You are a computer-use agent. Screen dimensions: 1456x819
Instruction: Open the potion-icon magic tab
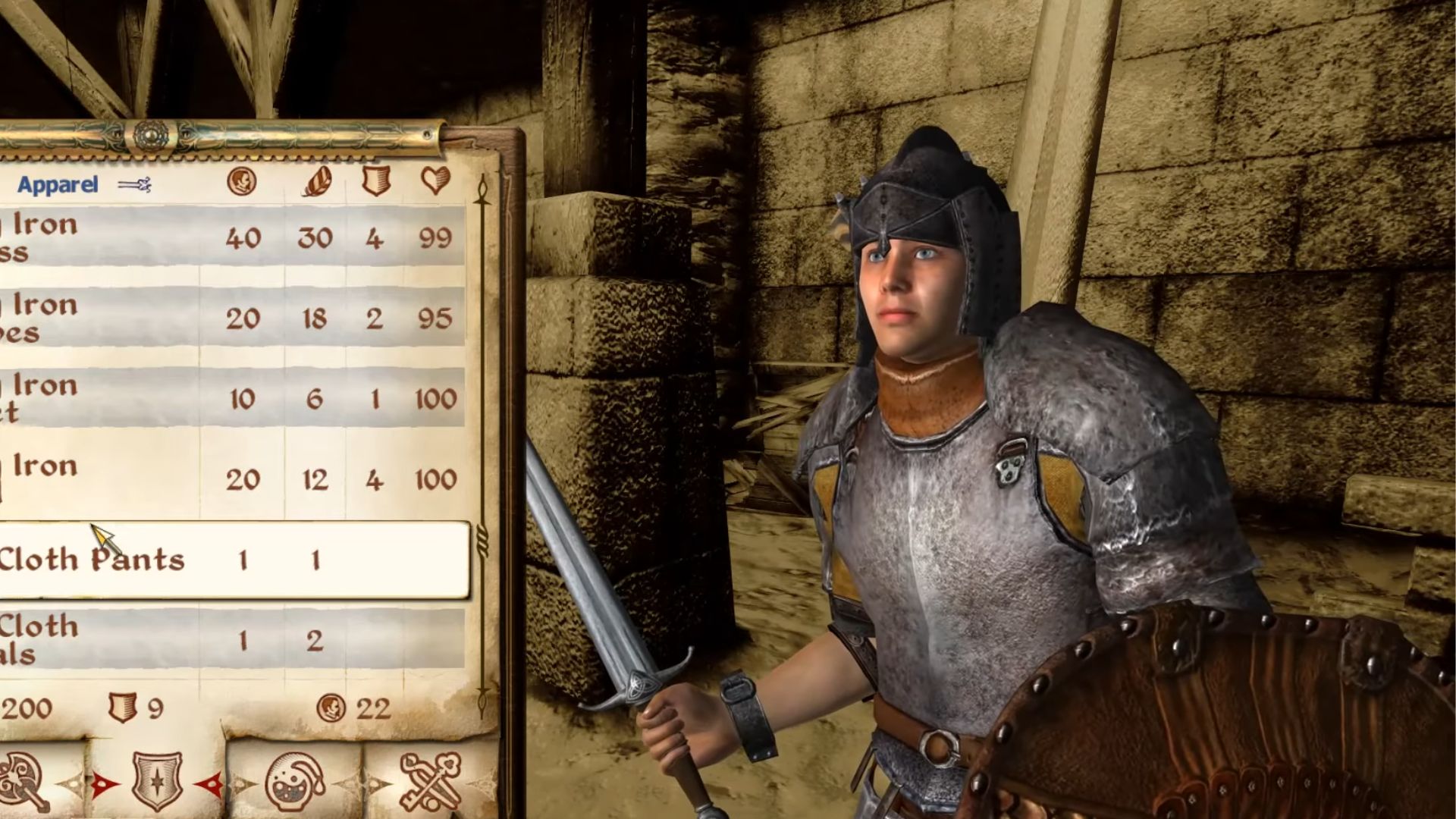[x=294, y=781]
